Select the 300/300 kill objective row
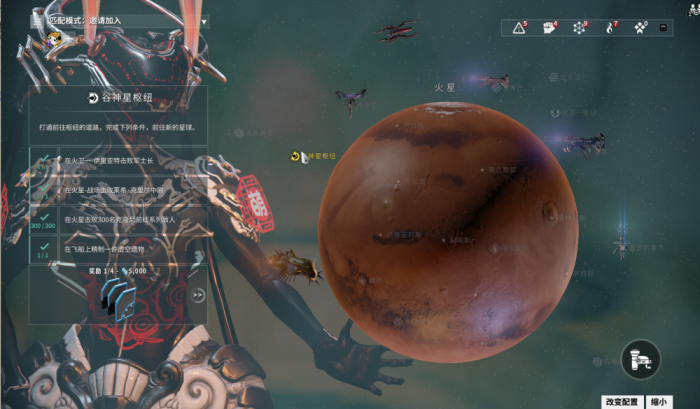700x409 pixels. [118, 219]
